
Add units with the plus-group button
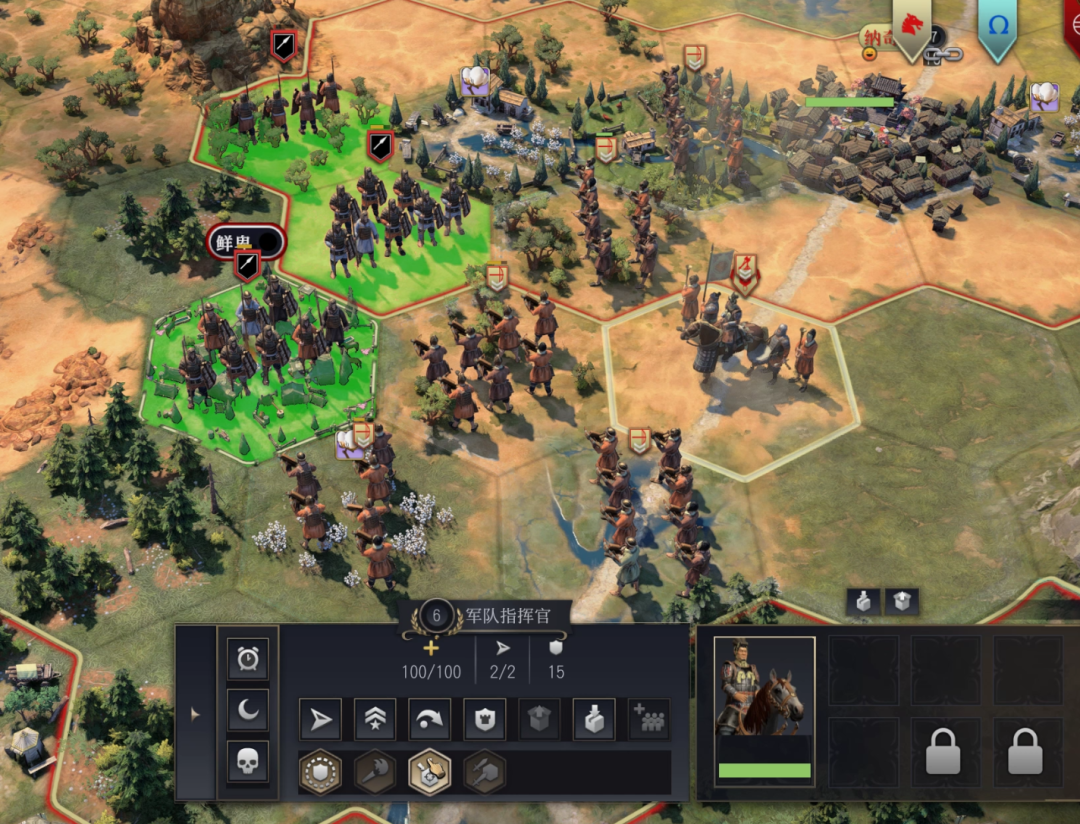pyautogui.click(x=648, y=720)
